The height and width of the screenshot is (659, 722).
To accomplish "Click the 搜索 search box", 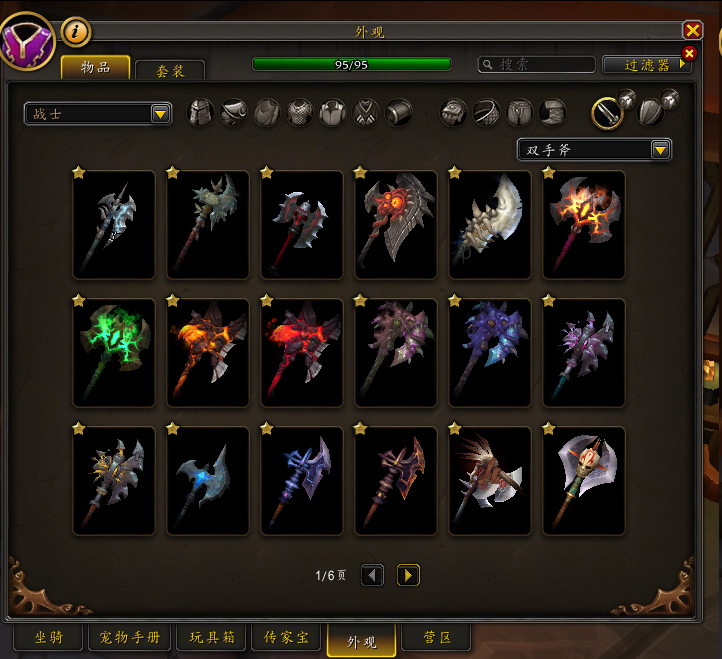I will (x=536, y=64).
